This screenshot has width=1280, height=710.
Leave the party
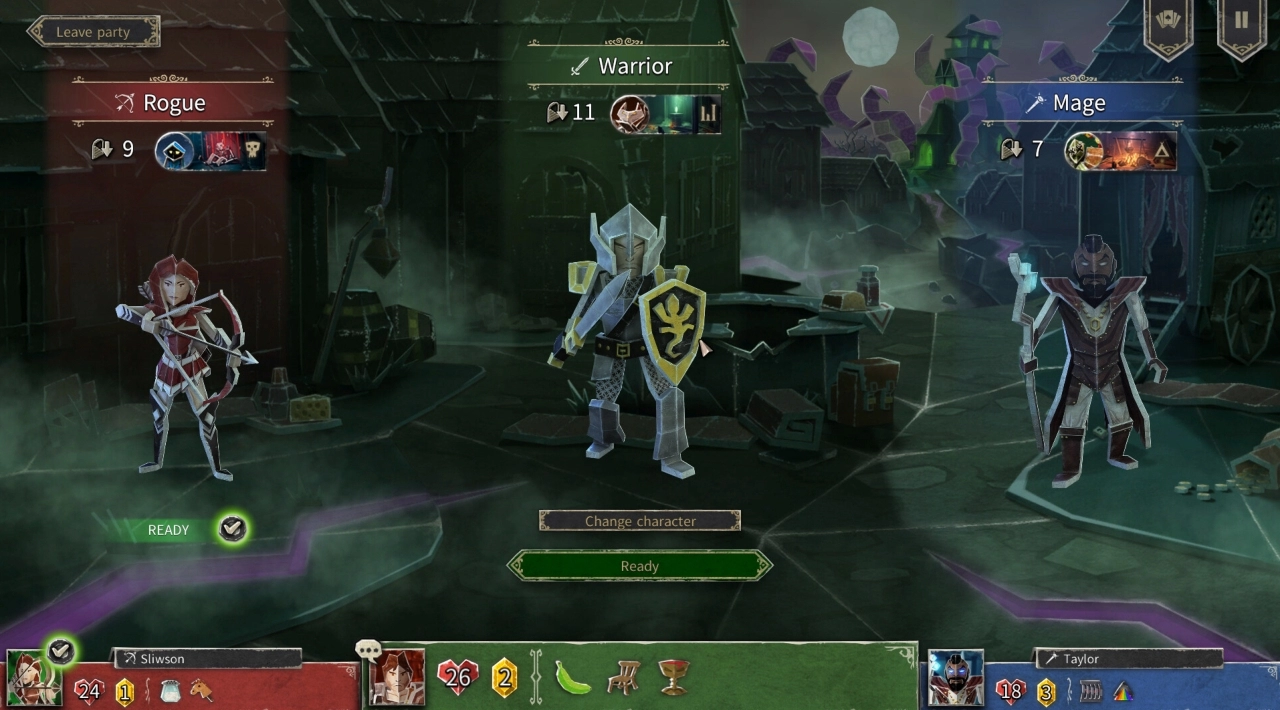coord(93,32)
